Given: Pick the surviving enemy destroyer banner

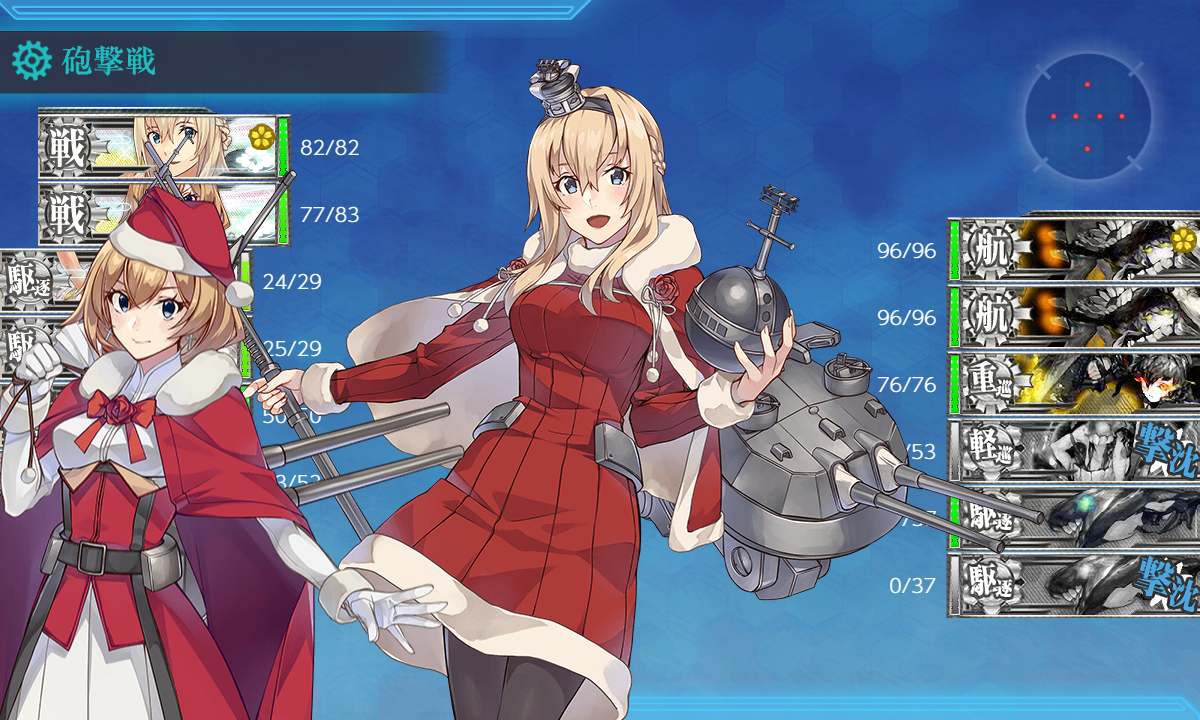Looking at the screenshot, I should coord(1075,517).
